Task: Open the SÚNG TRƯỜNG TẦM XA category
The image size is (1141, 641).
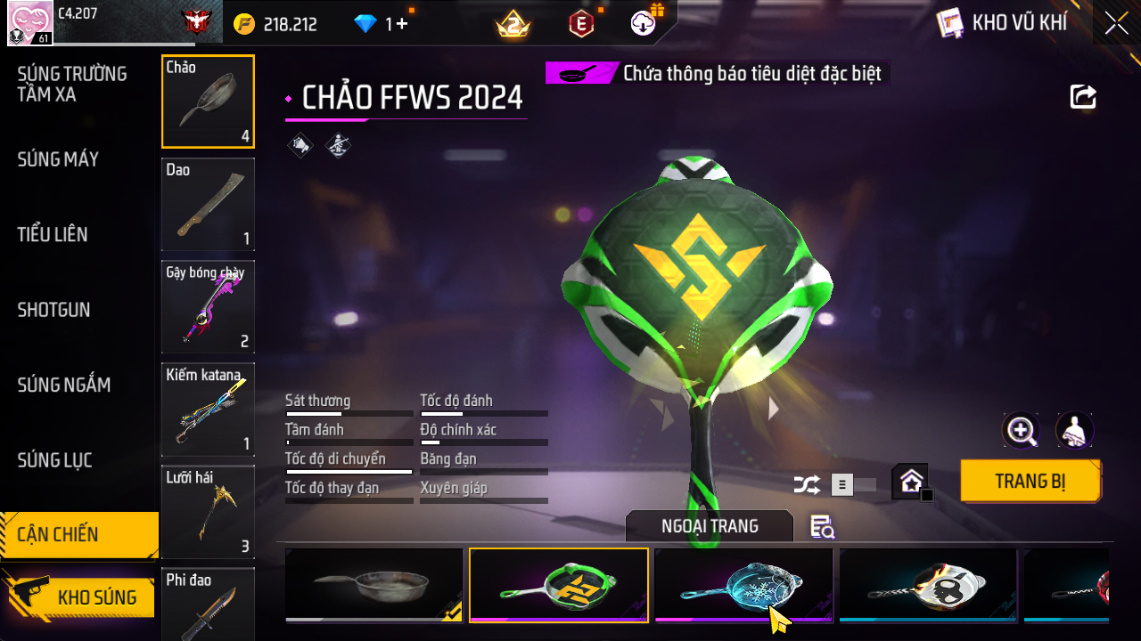Action: coord(72,84)
